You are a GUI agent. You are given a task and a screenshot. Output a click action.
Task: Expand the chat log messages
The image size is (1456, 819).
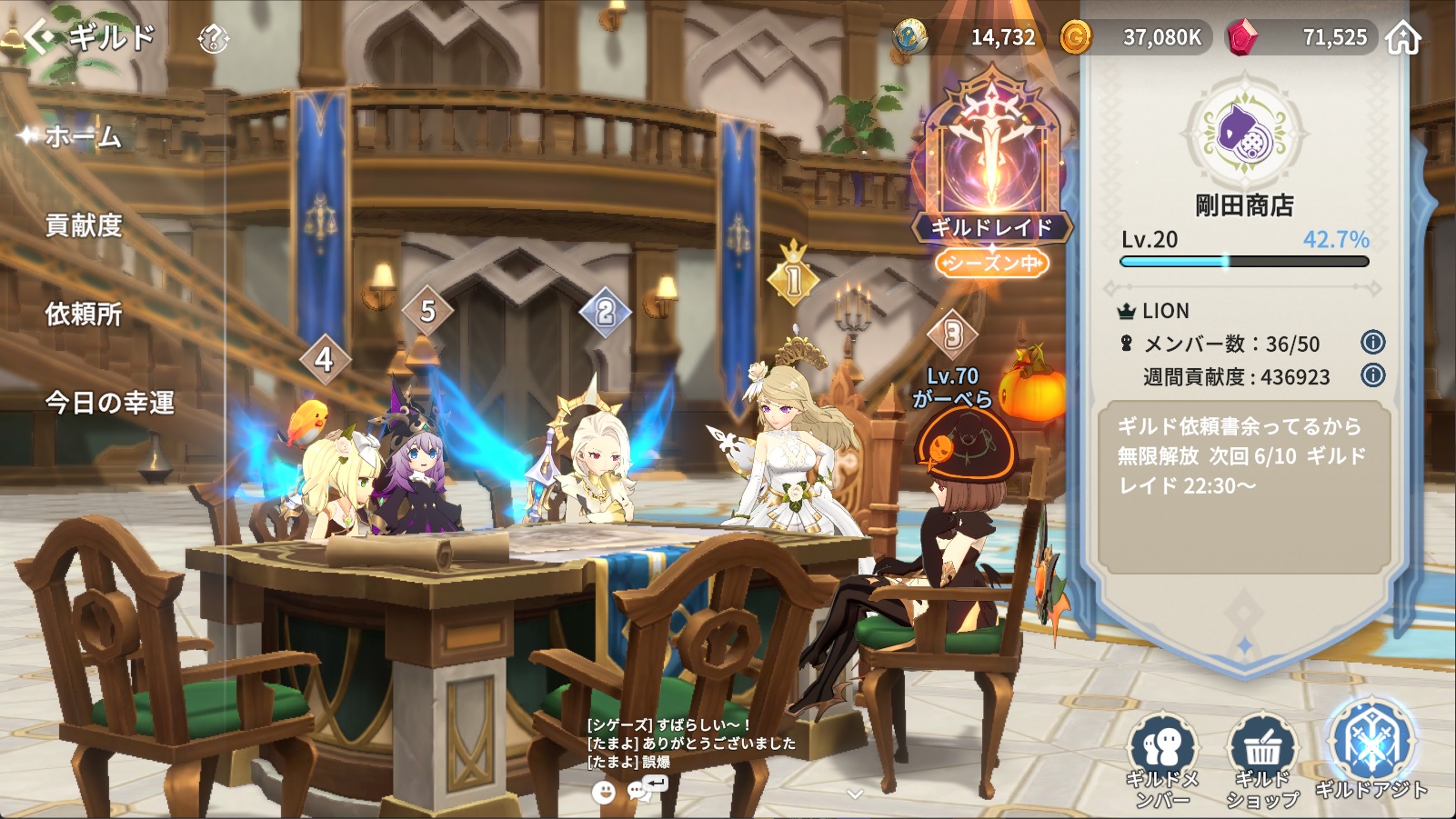click(854, 794)
